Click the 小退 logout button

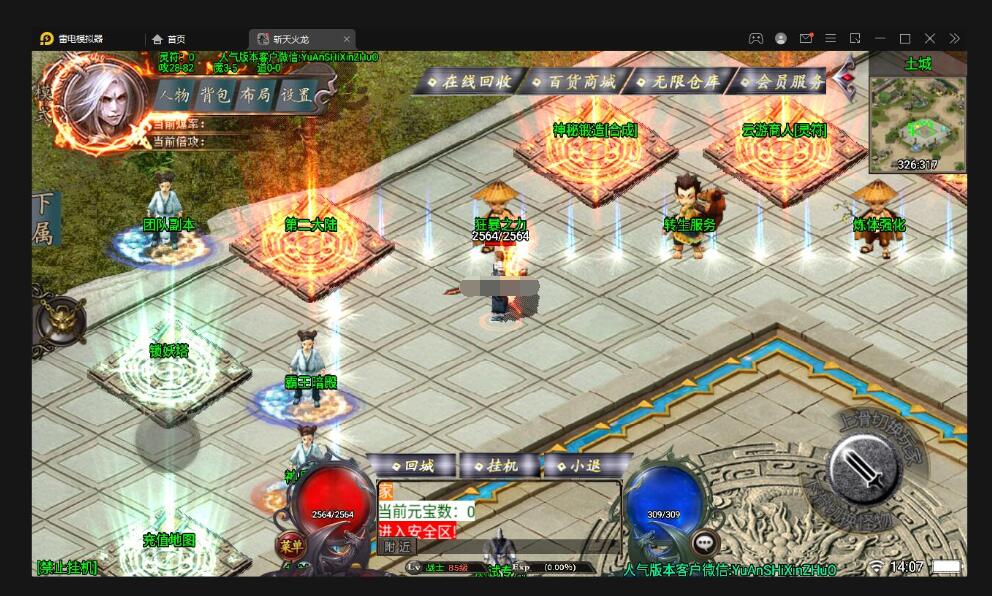(x=585, y=466)
